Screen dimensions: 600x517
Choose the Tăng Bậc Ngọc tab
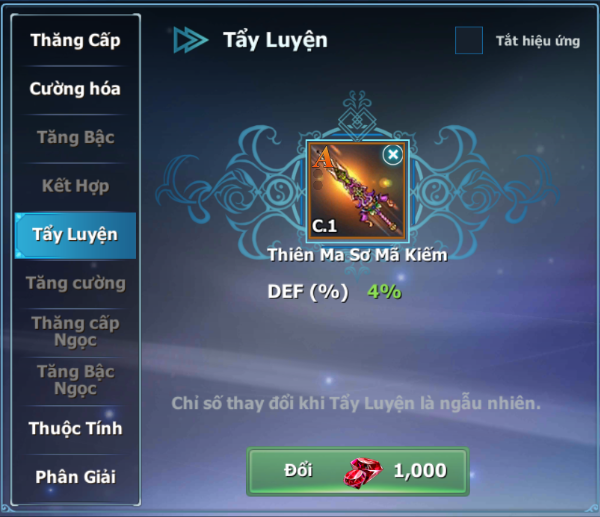[x=75, y=380]
